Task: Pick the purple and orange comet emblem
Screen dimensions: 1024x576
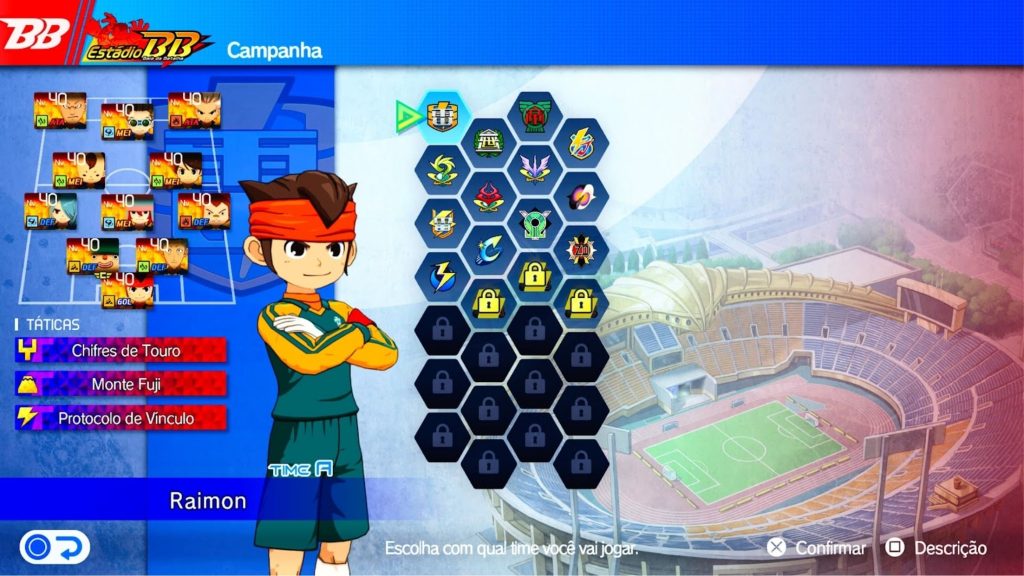Action: coord(581,195)
